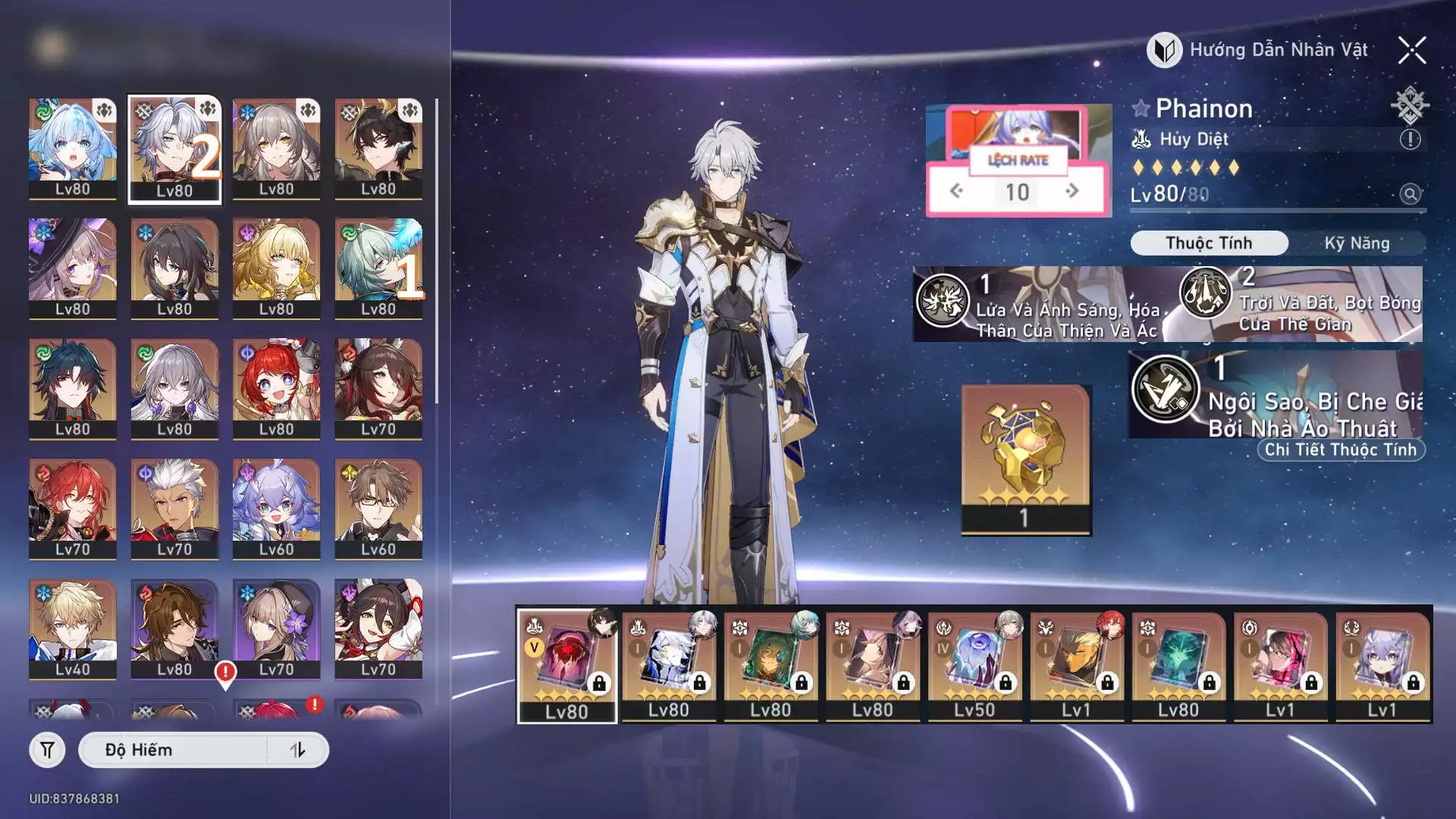Open the Độ Hiếm sort dropdown
The height and width of the screenshot is (819, 1456).
coord(174,750)
